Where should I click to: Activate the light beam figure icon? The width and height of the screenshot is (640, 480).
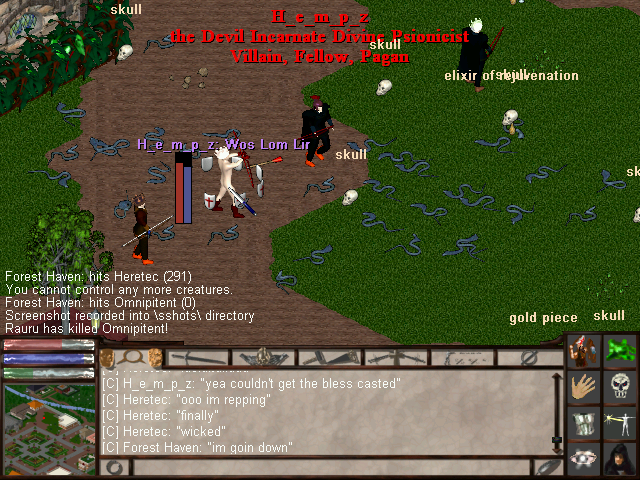click(620, 423)
